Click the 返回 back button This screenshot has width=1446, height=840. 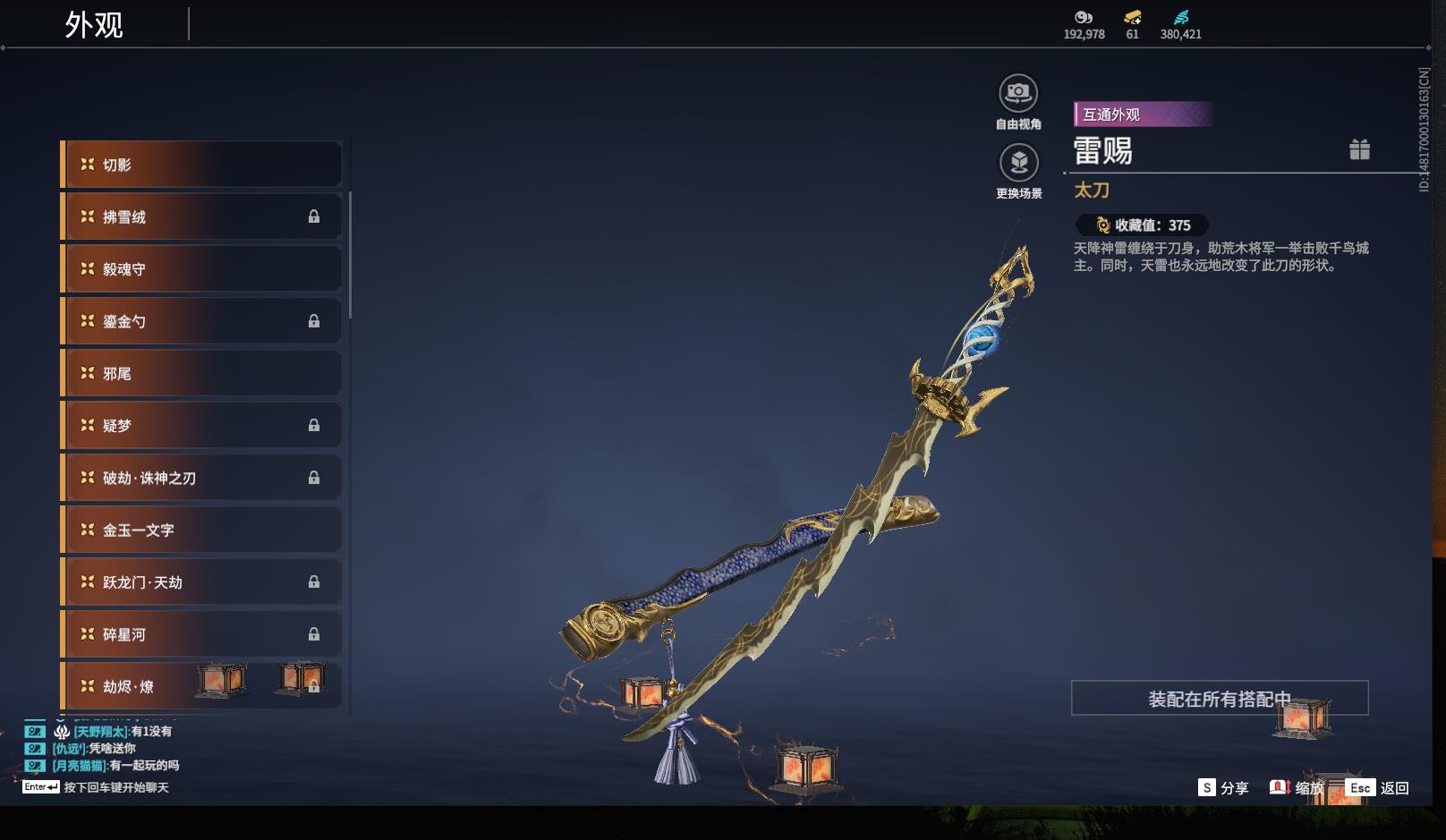click(1378, 788)
